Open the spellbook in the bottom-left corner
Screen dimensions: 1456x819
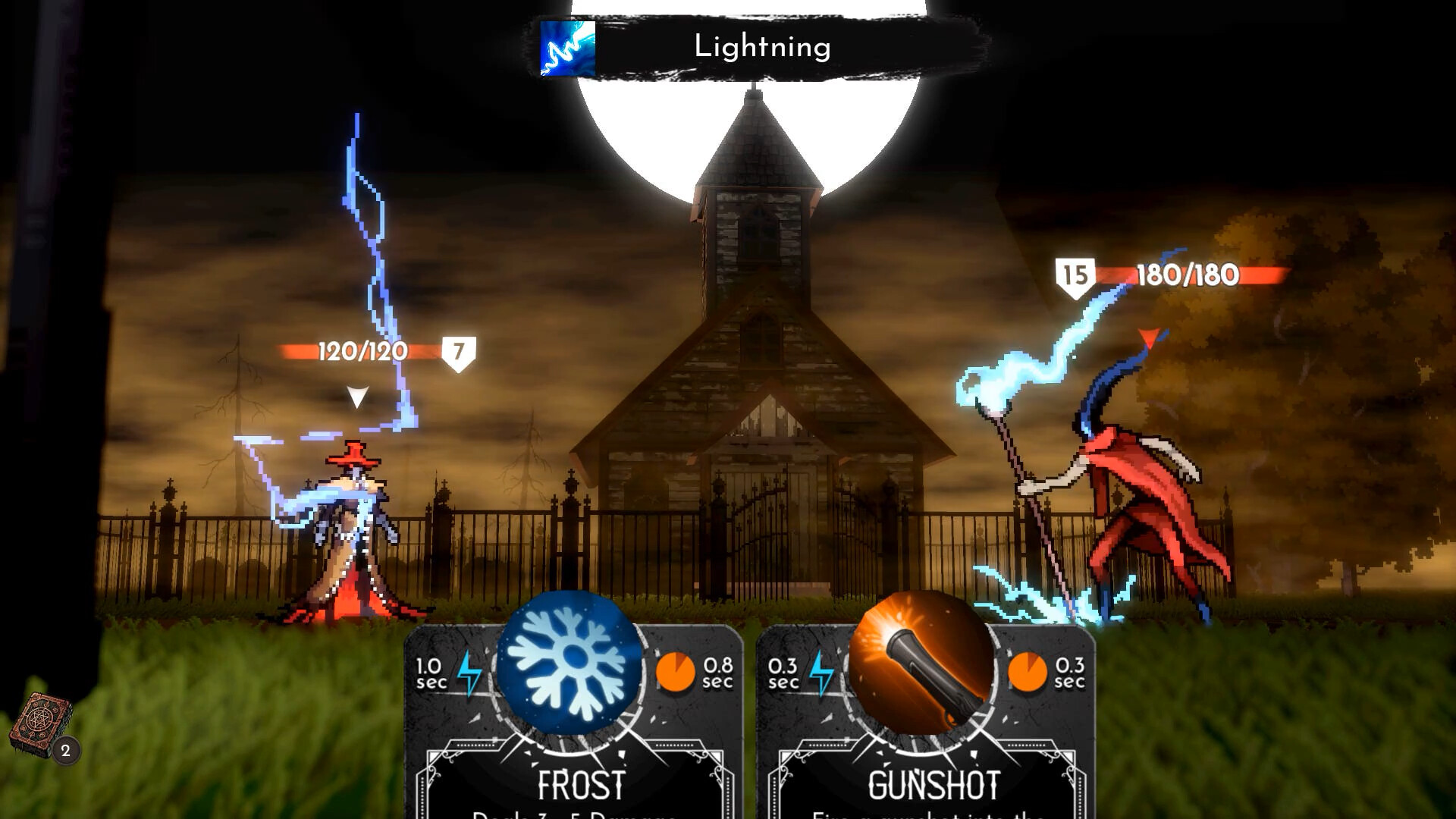42,717
